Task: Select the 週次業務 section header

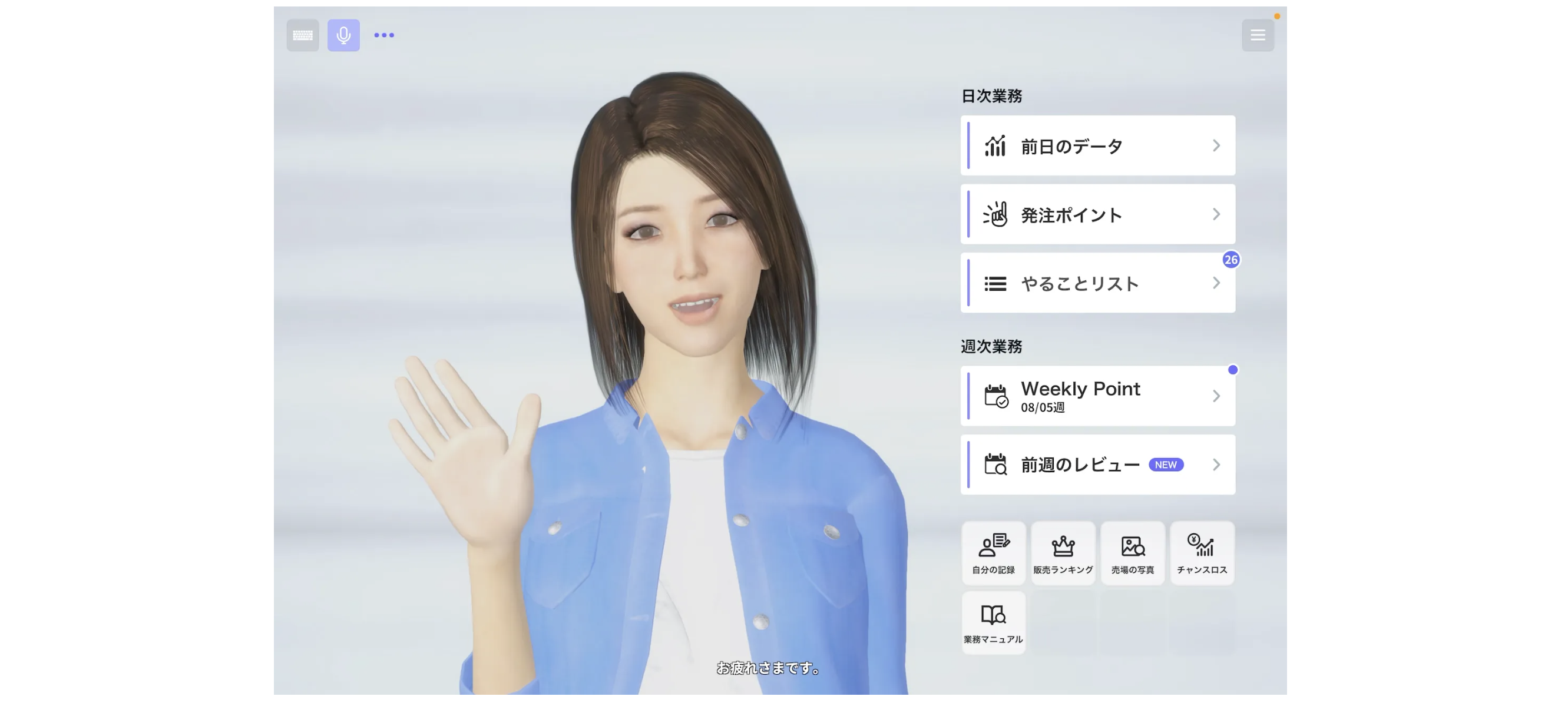Action: [990, 346]
